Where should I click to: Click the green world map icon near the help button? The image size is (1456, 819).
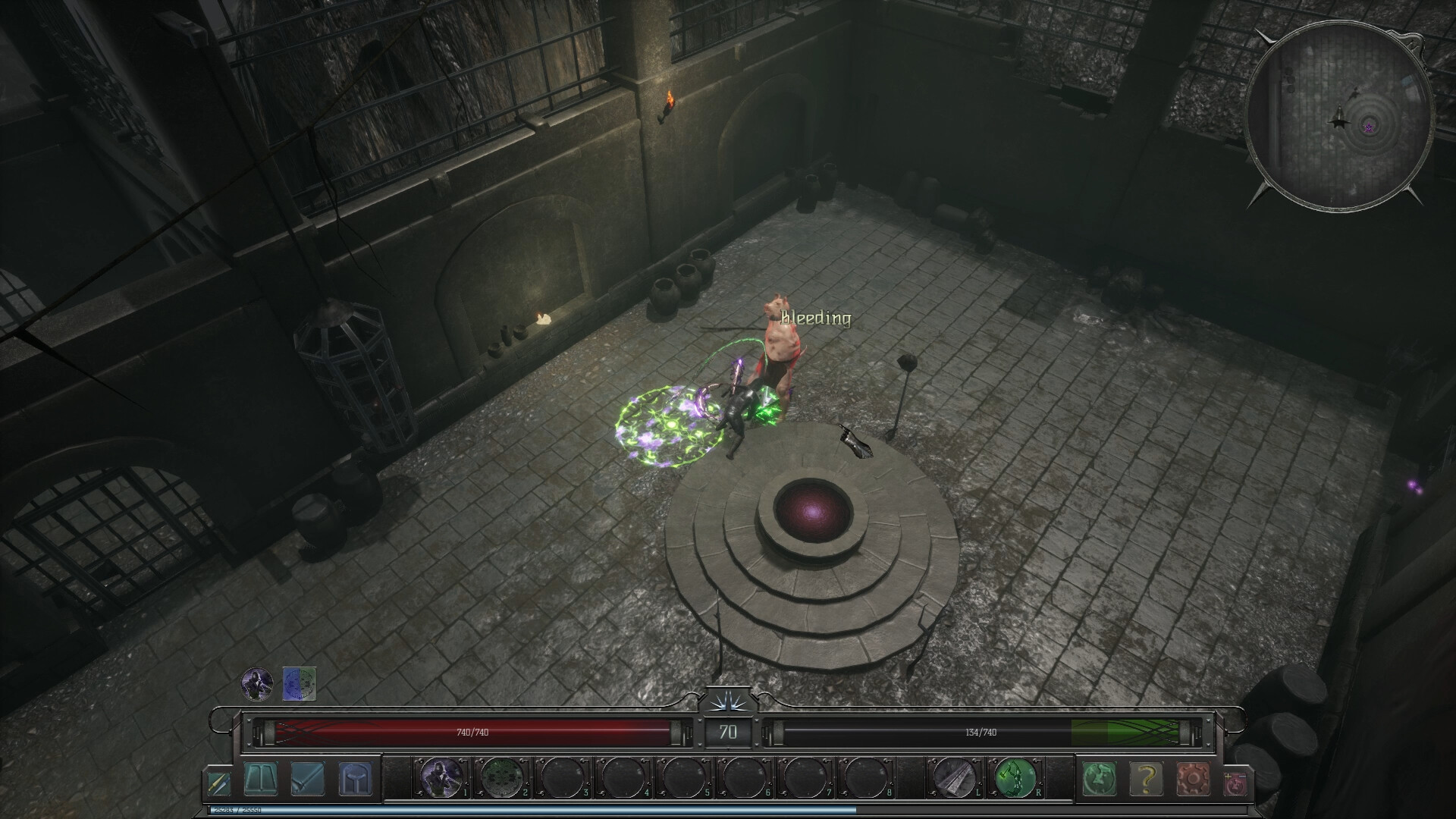(x=1101, y=780)
